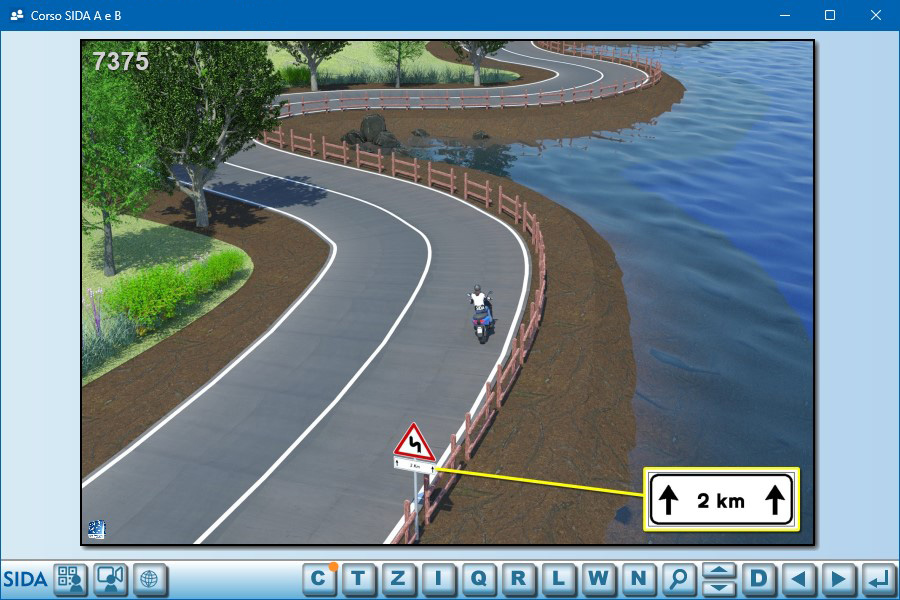Image resolution: width=900 pixels, height=600 pixels.
Task: Click the I toolbar button
Action: click(x=439, y=578)
